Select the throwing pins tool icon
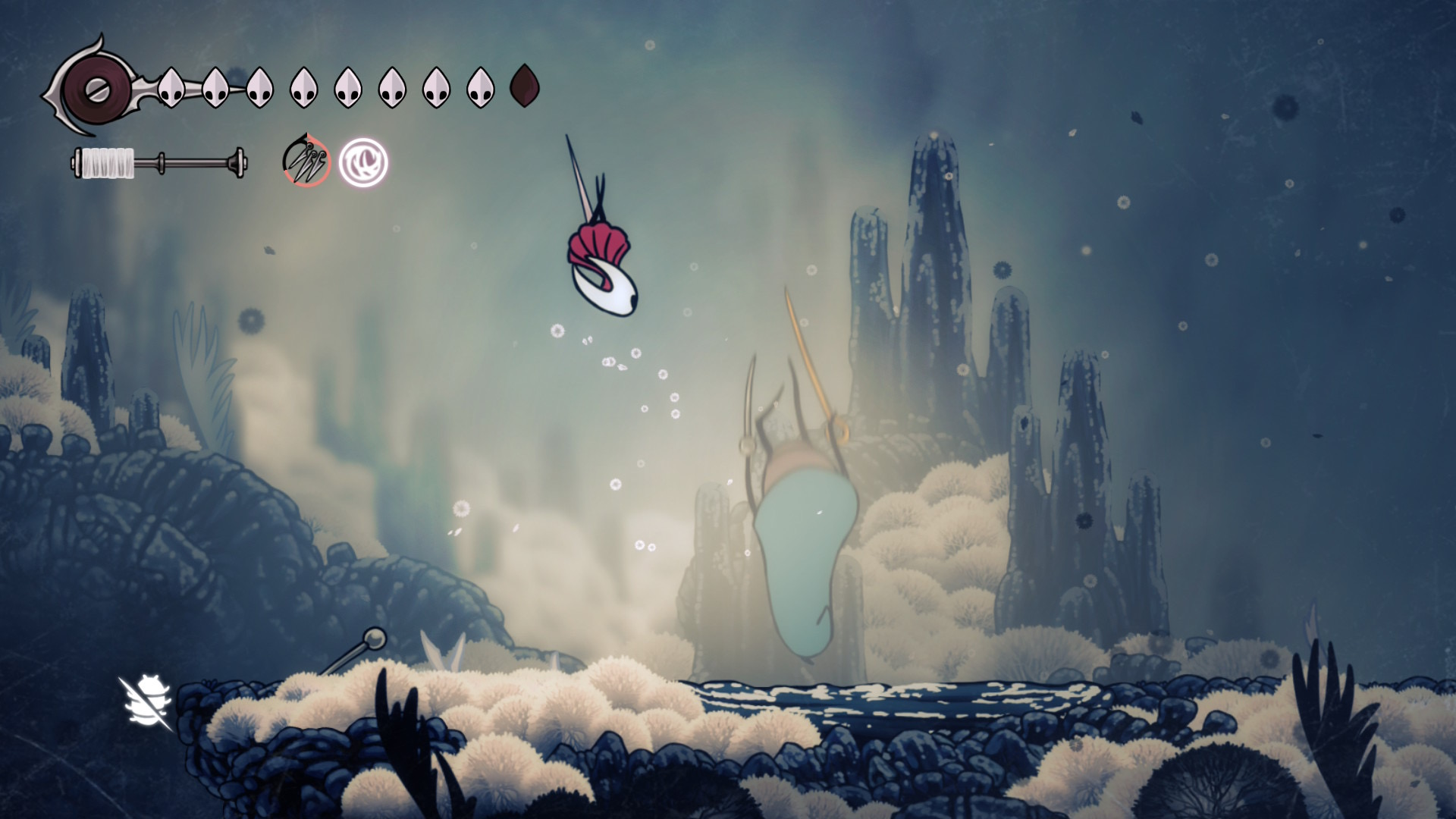The image size is (1456, 819). [x=306, y=162]
